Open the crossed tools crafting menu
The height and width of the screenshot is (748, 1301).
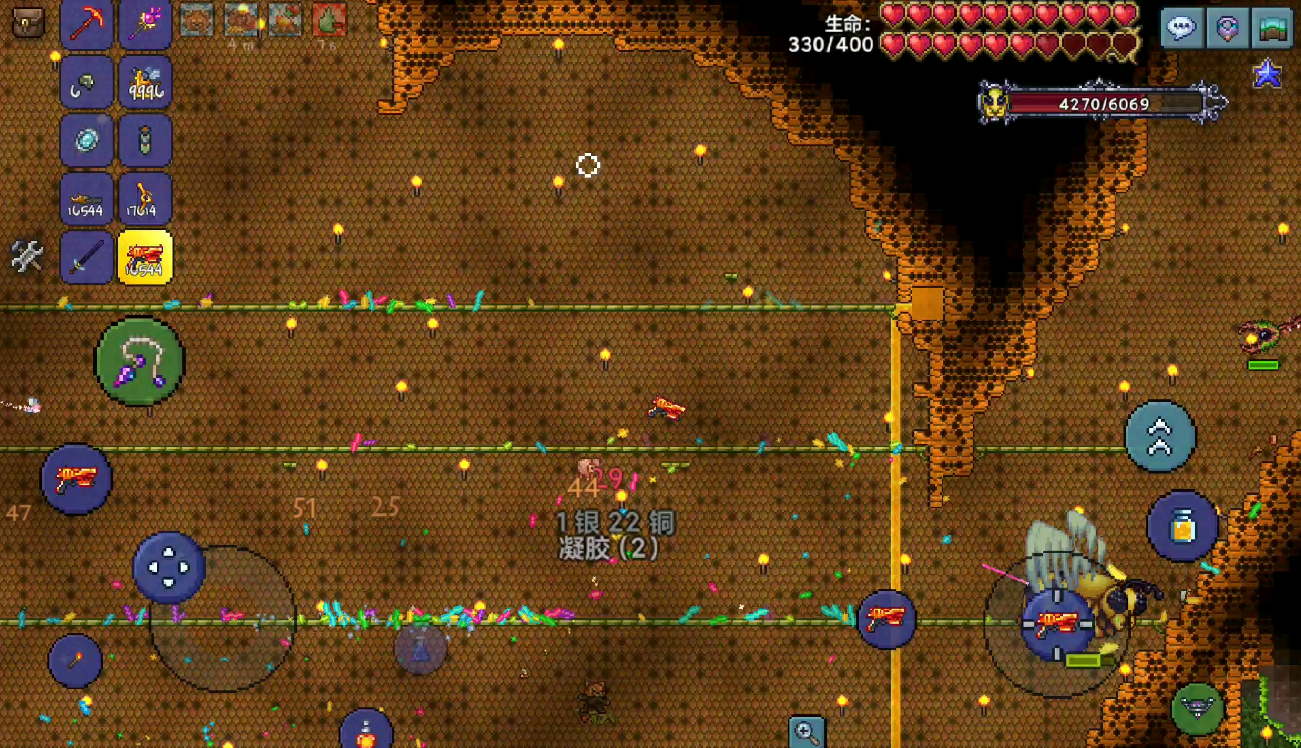tap(27, 256)
